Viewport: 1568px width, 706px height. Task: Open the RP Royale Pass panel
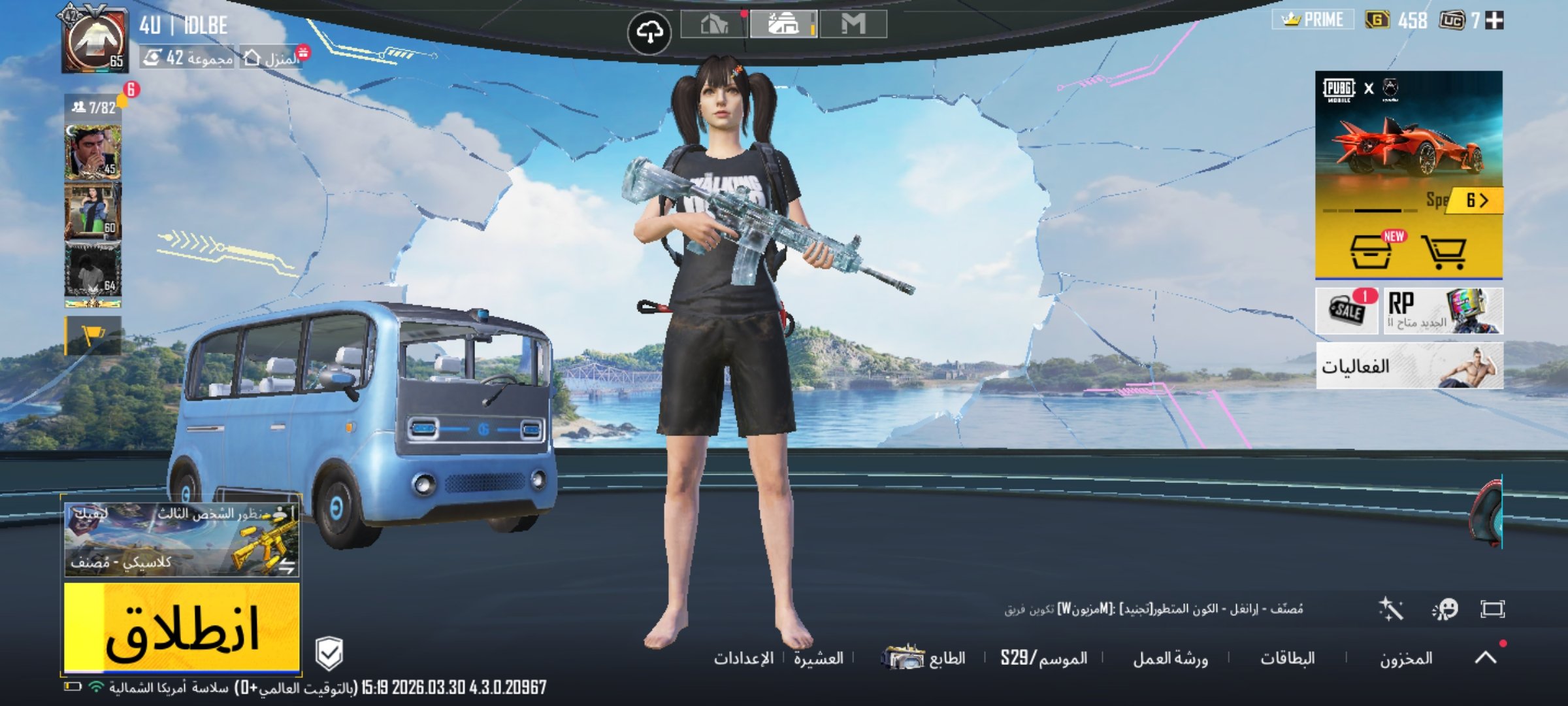[x=1443, y=311]
